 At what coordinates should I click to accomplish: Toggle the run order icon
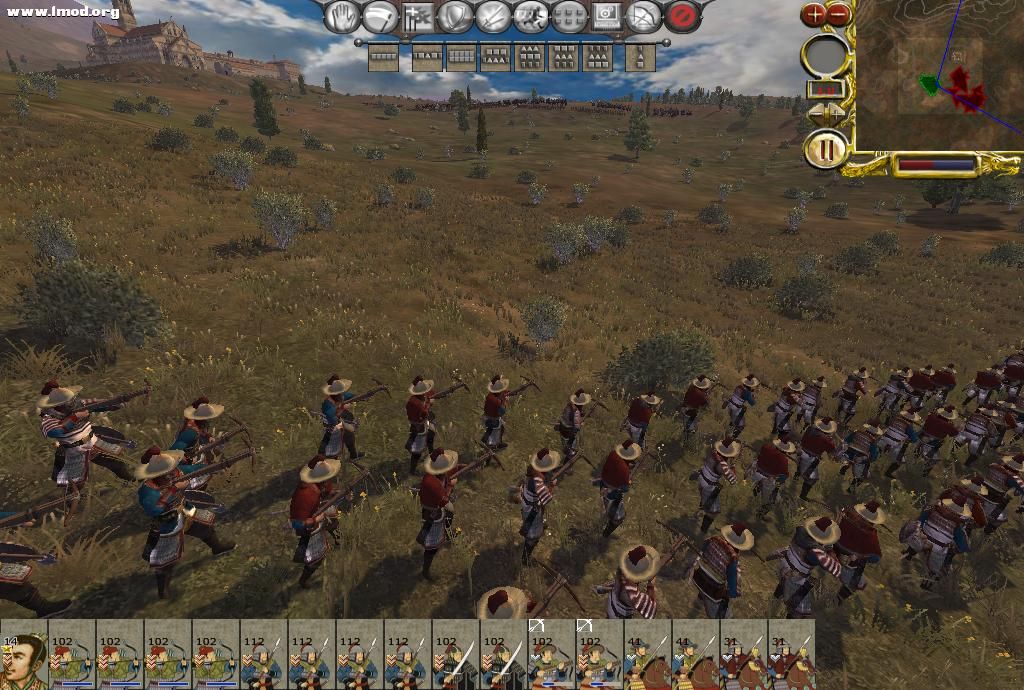531,17
